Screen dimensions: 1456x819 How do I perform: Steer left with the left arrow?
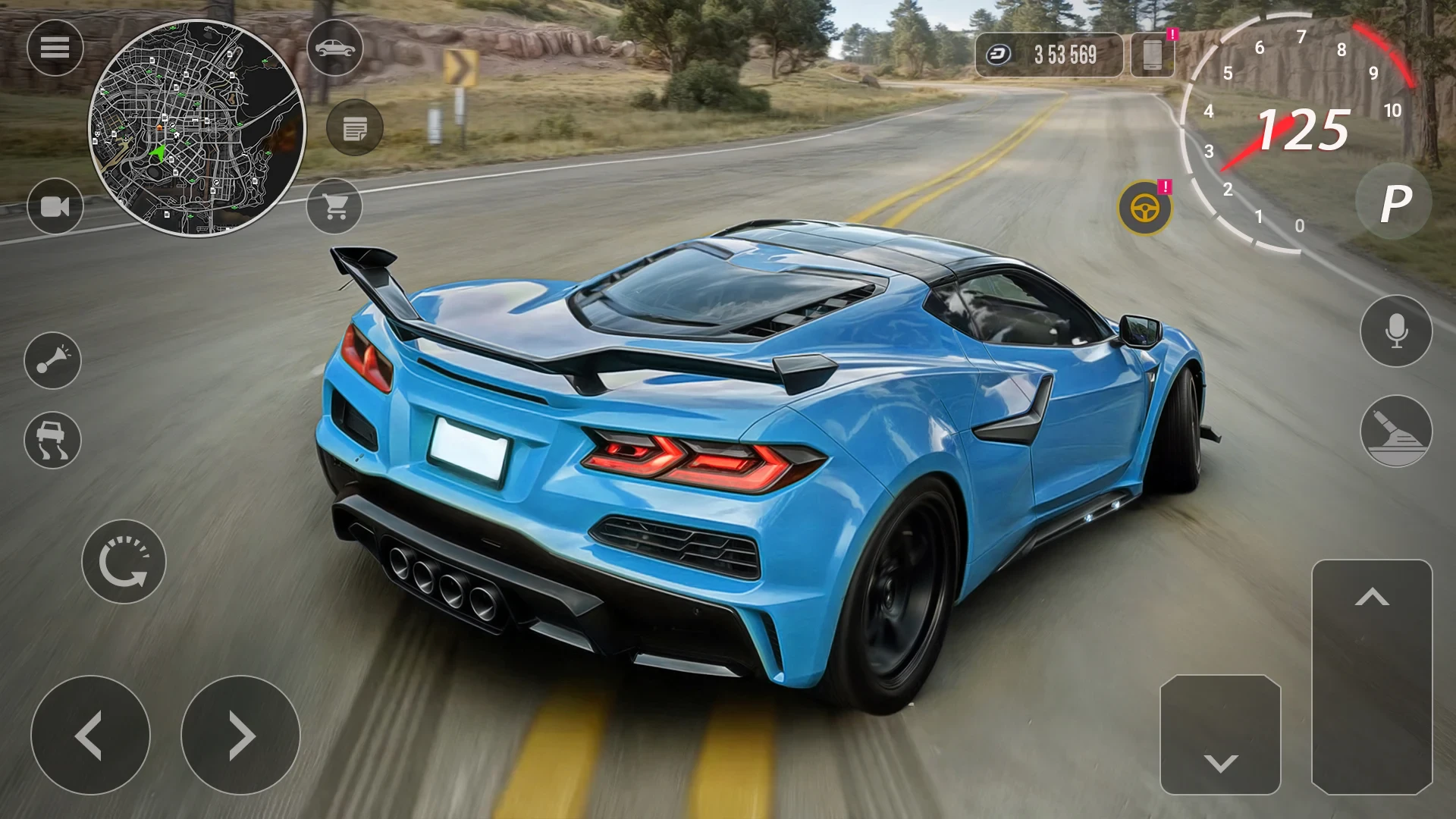[x=90, y=735]
